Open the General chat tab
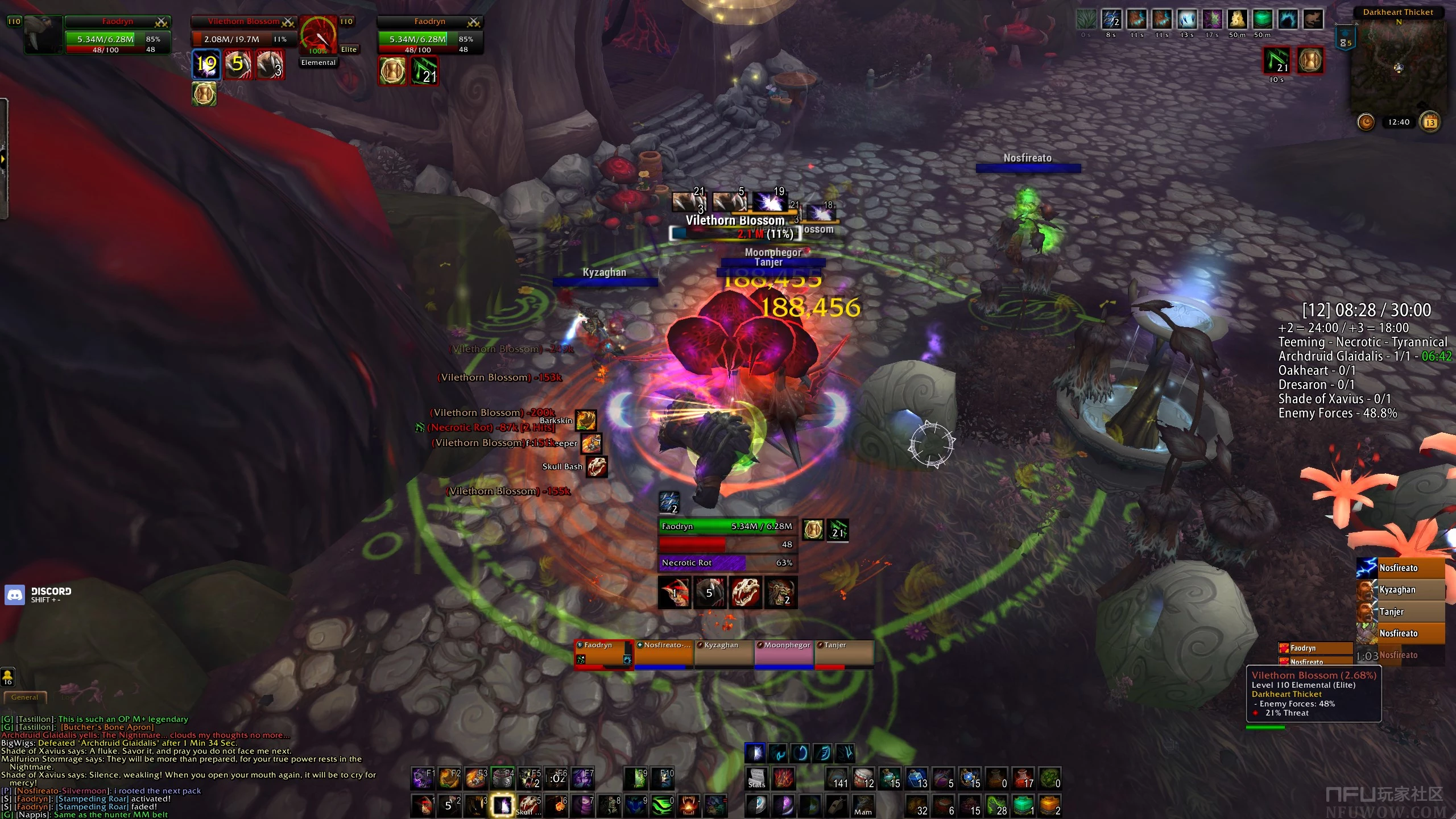The image size is (1456, 819). coord(24,697)
